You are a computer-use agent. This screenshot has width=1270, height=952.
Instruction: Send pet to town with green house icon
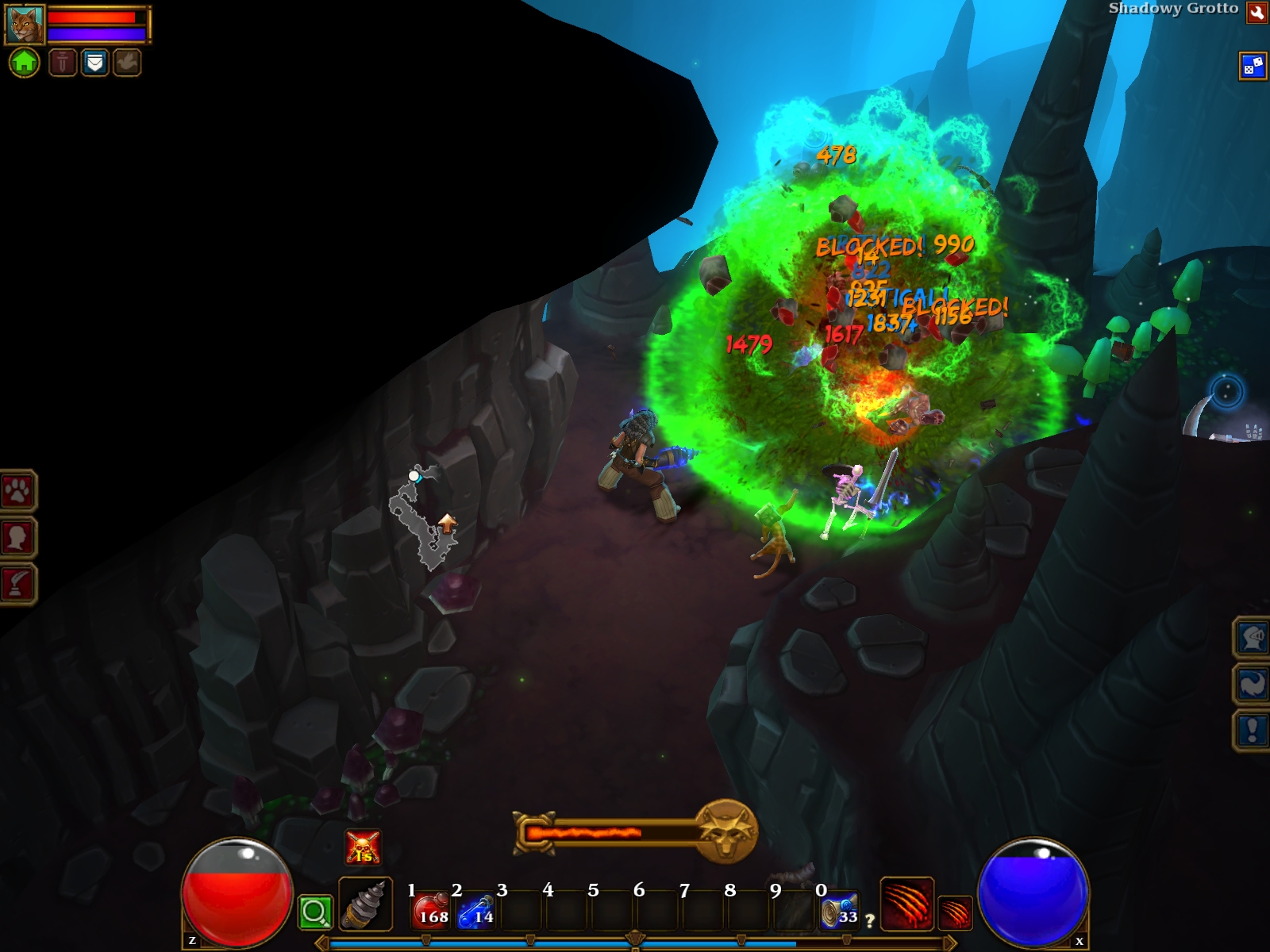(x=24, y=62)
